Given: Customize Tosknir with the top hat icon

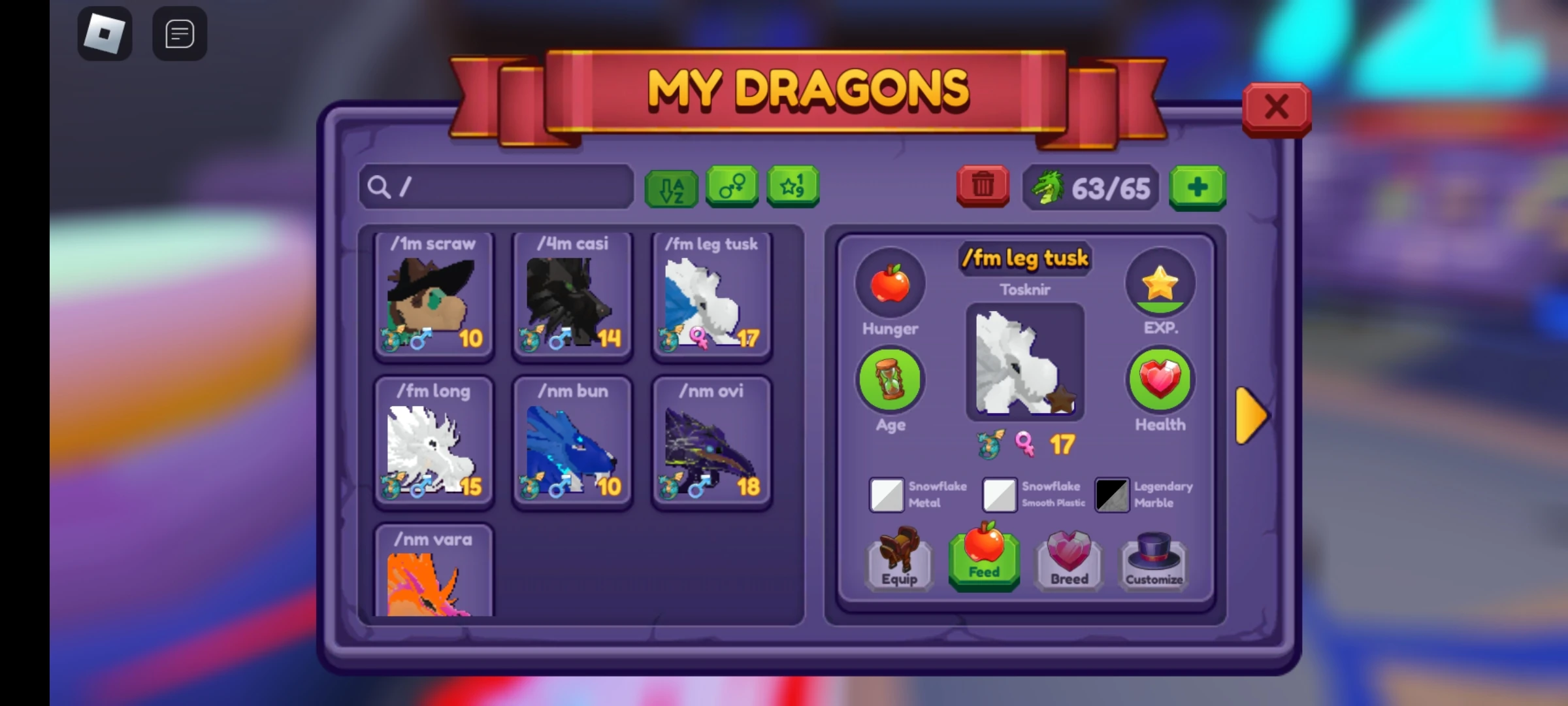Looking at the screenshot, I should [1152, 559].
